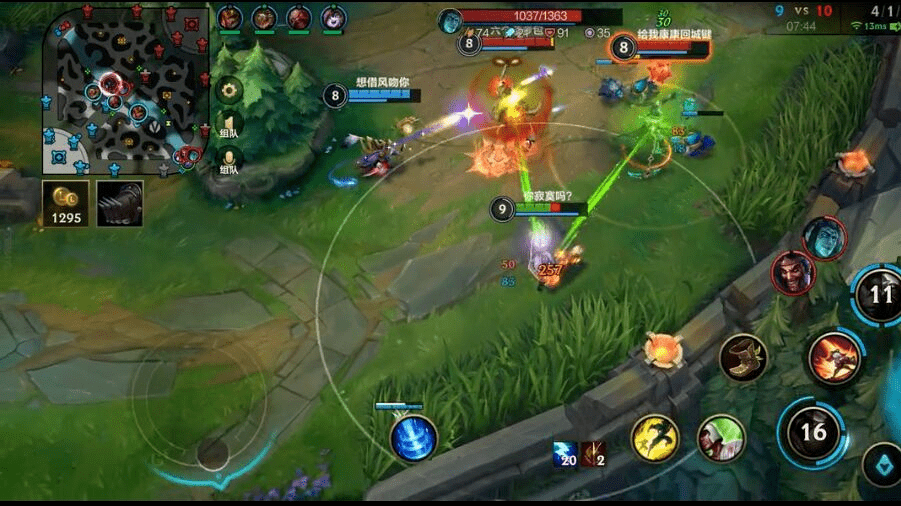Tap the ability on 16-second cooldown
901x506 pixels.
(813, 432)
